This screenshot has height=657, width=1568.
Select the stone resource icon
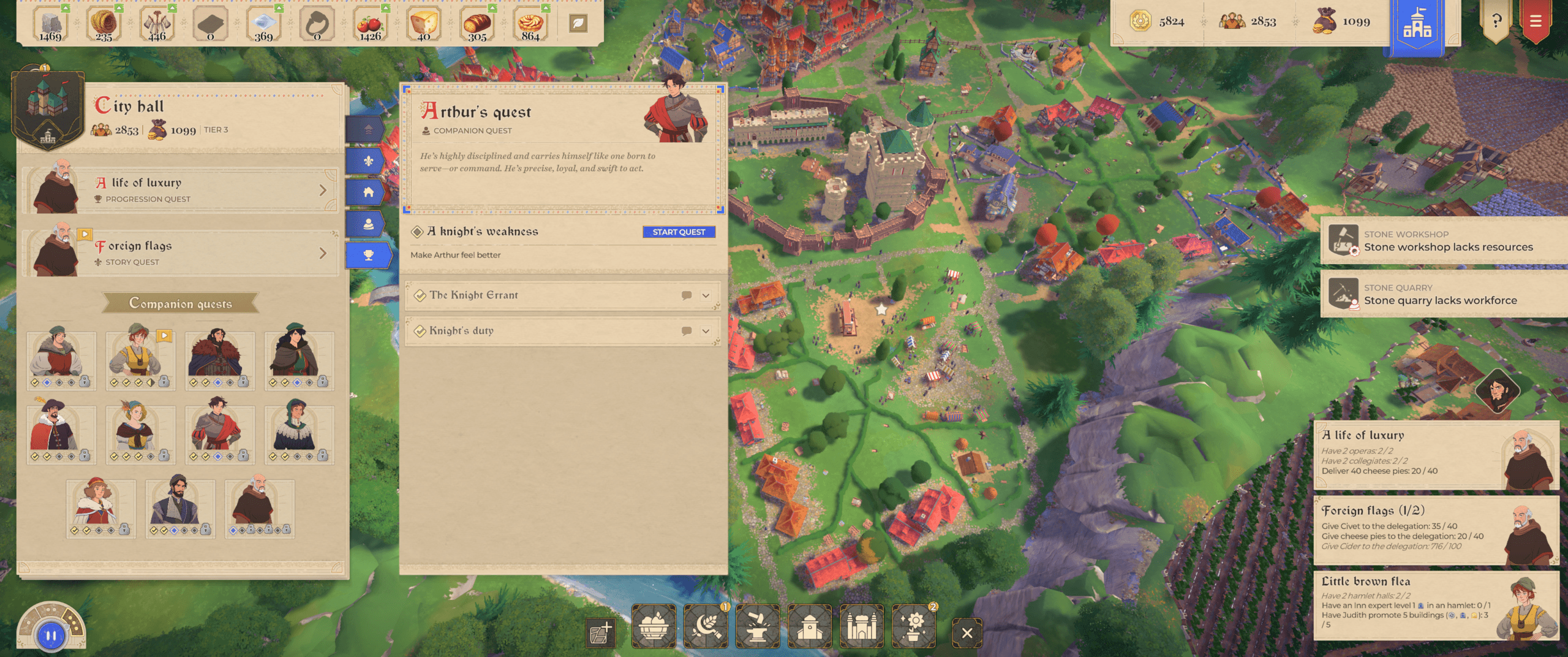coord(50,25)
